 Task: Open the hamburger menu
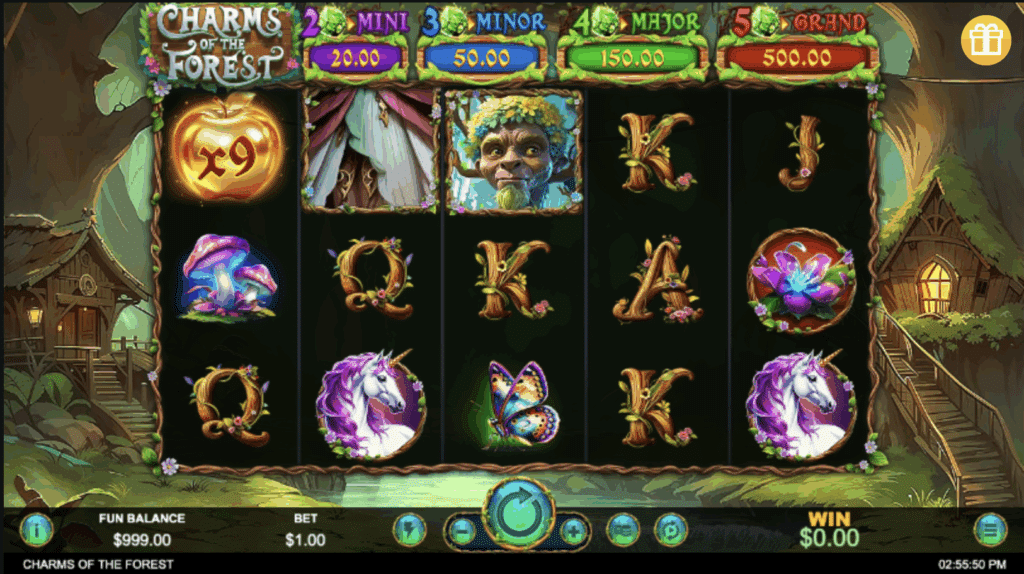(990, 528)
